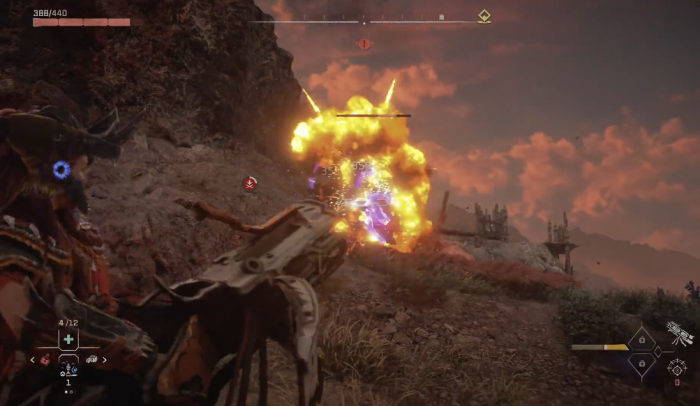Screen dimensions: 700x406
Task: Cycle tools with the left arrow
Action: point(33,360)
